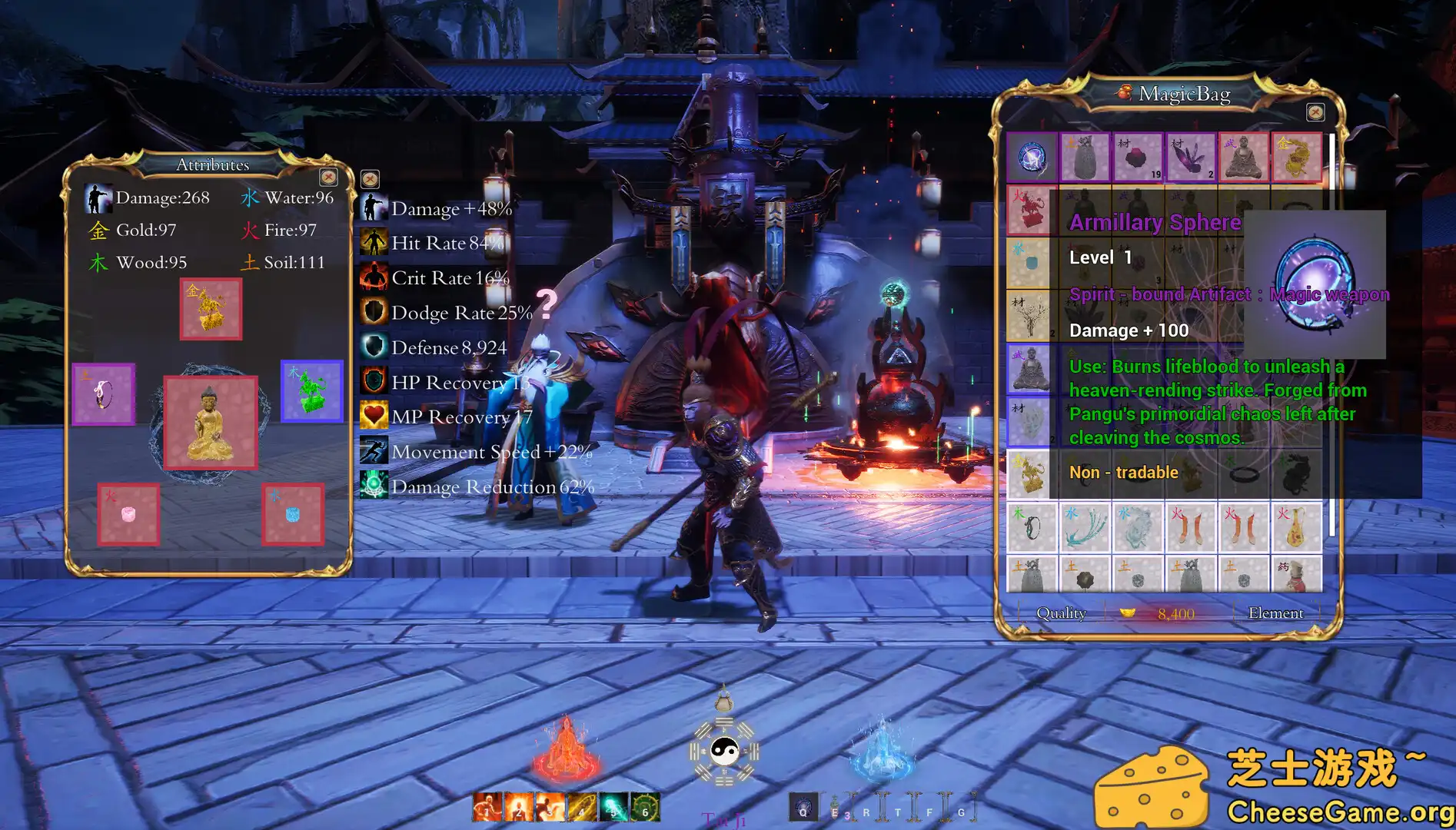
Task: Activate the green wheel skill six
Action: pyautogui.click(x=645, y=807)
